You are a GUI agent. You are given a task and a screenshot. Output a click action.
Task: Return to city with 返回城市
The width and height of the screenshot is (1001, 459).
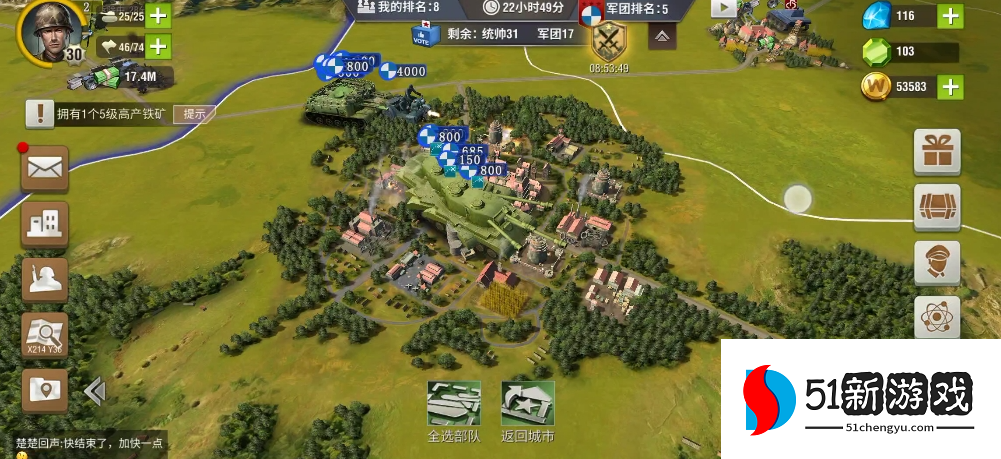click(527, 405)
